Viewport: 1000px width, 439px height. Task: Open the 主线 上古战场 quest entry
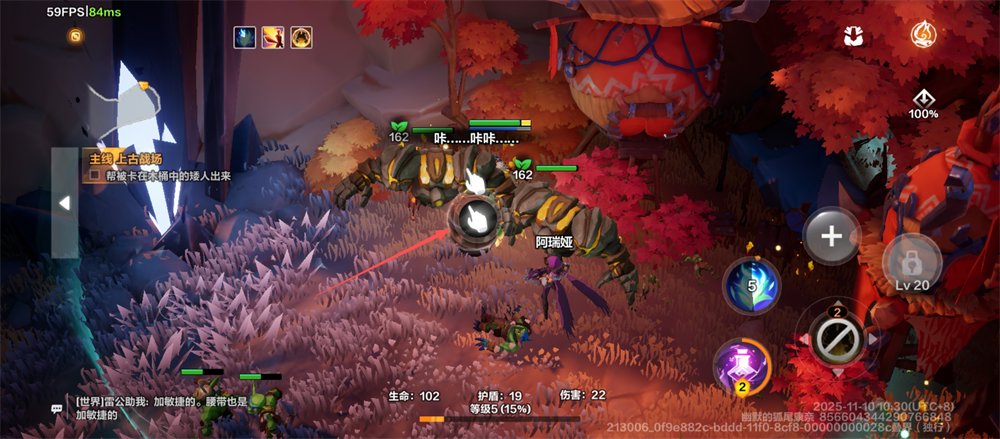pyautogui.click(x=125, y=159)
